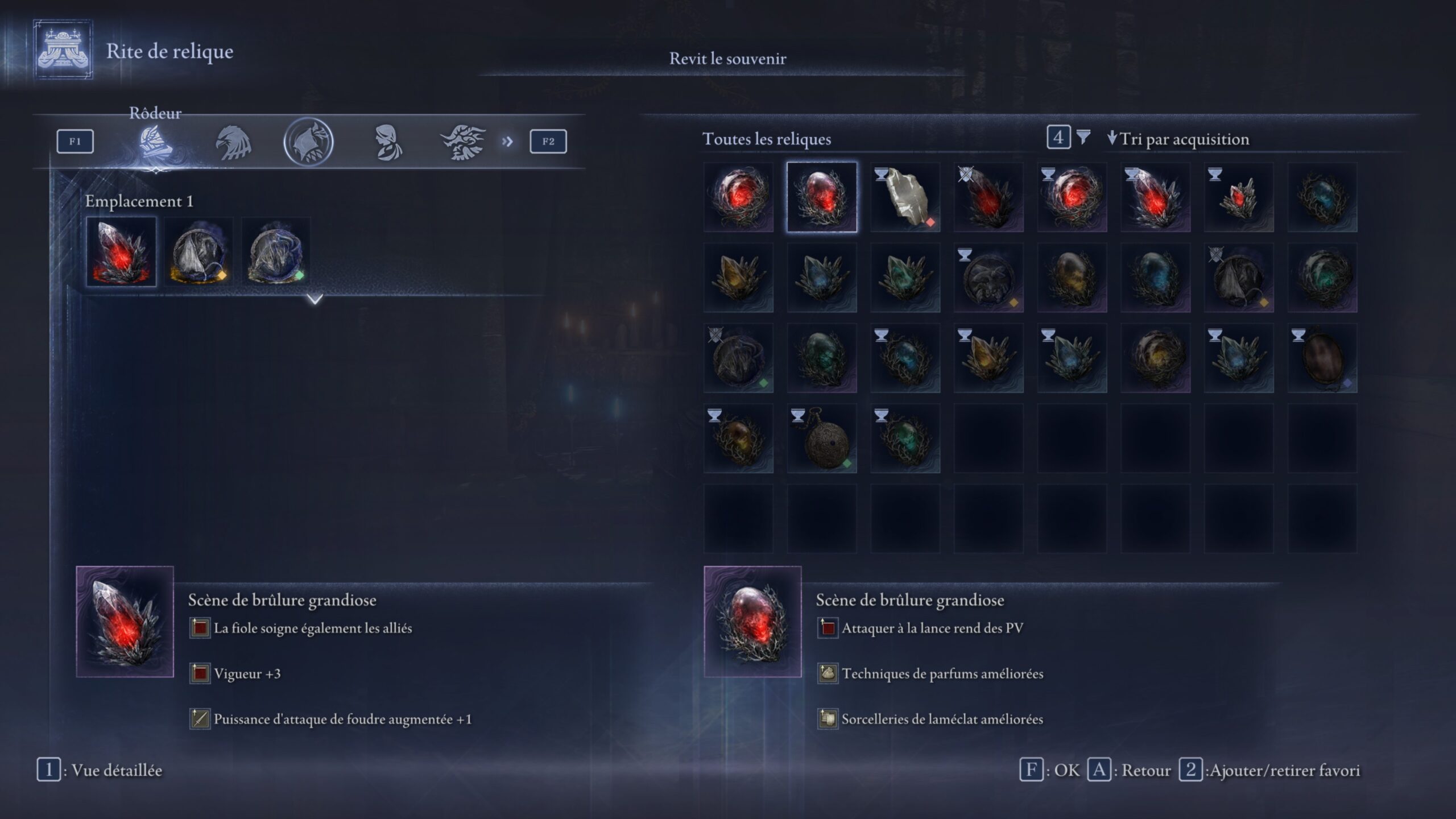
Task: Select the Rôdeur character tab
Action: [155, 142]
